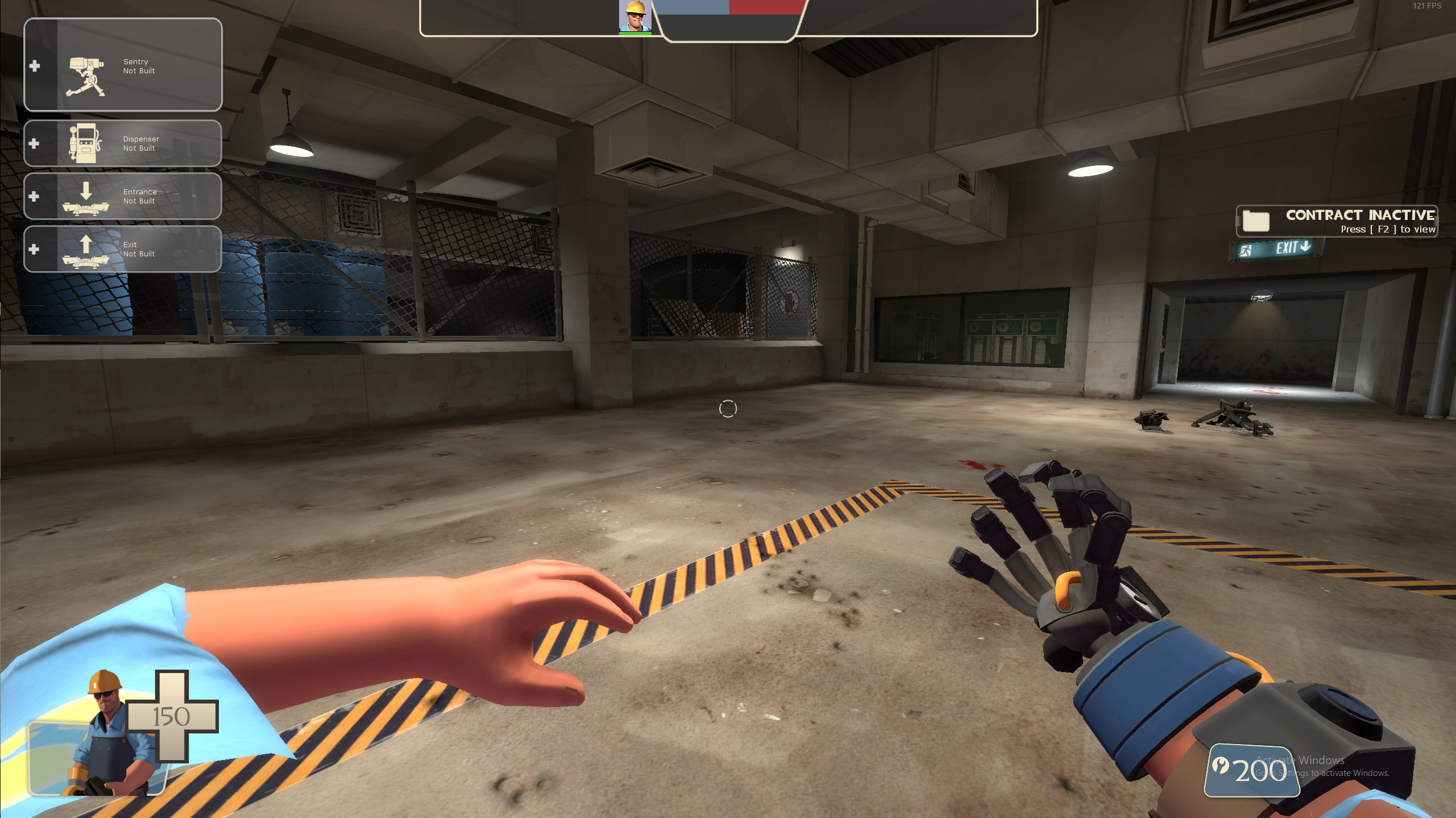Collapse the Sentry Not Built panel
The image size is (1456, 818).
tap(35, 67)
